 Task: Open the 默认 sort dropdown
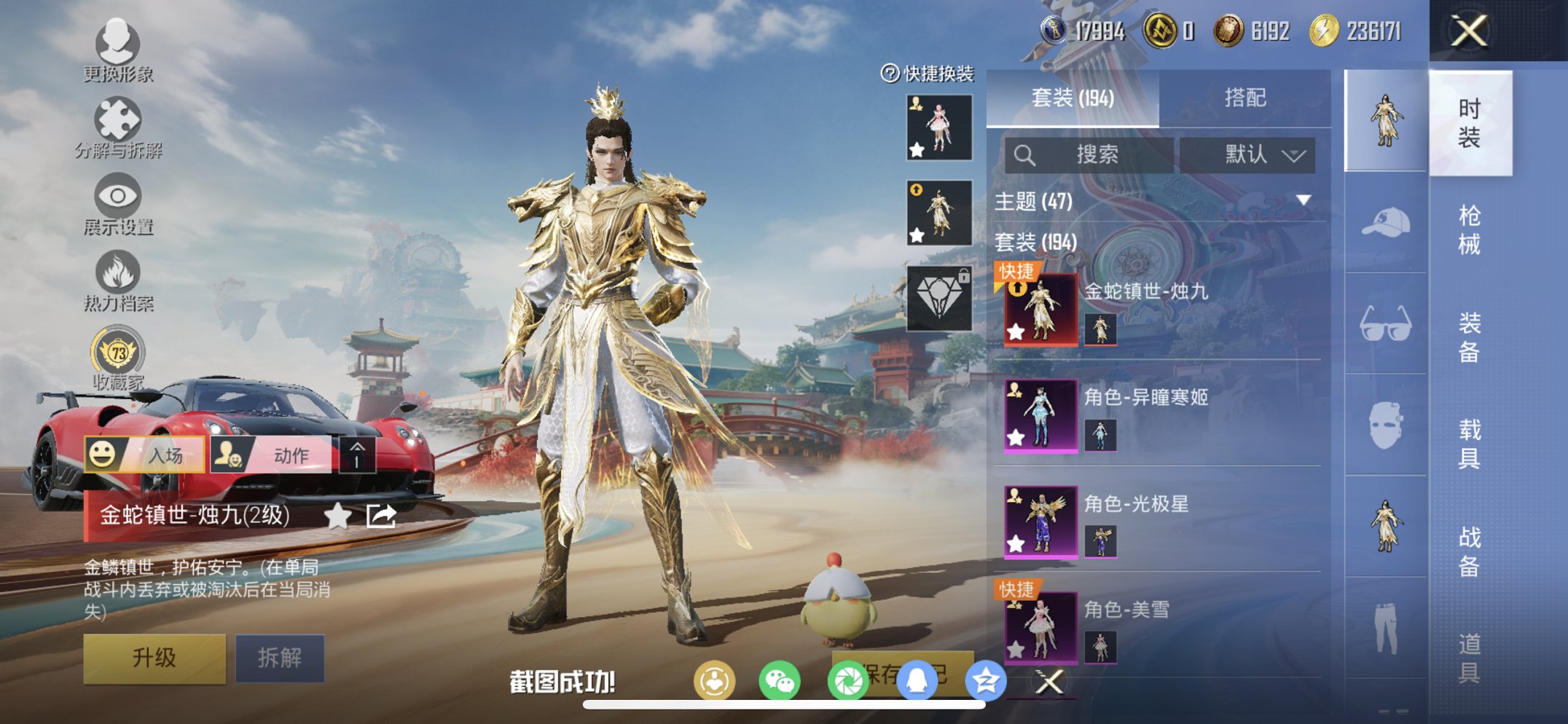pyautogui.click(x=1249, y=154)
